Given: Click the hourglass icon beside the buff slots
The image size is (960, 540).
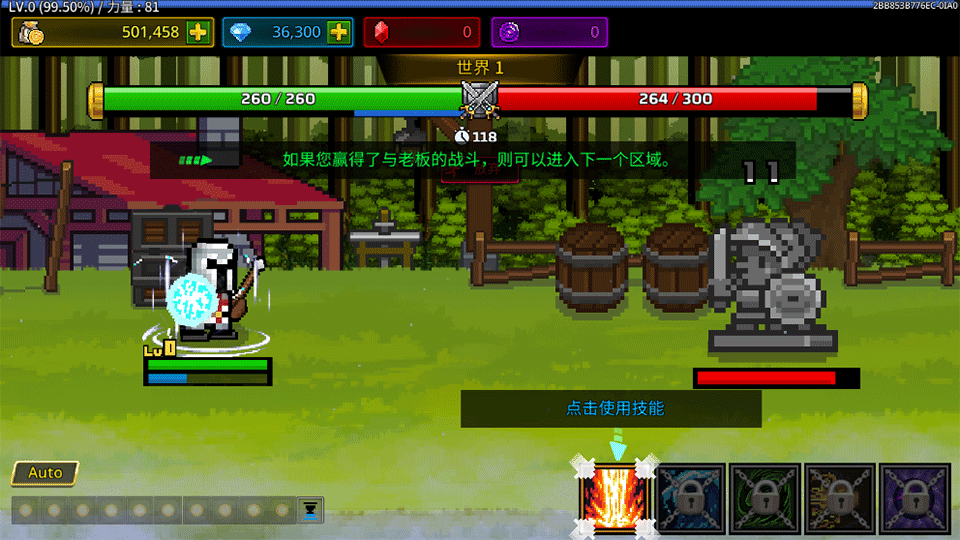Looking at the screenshot, I should click(x=311, y=509).
